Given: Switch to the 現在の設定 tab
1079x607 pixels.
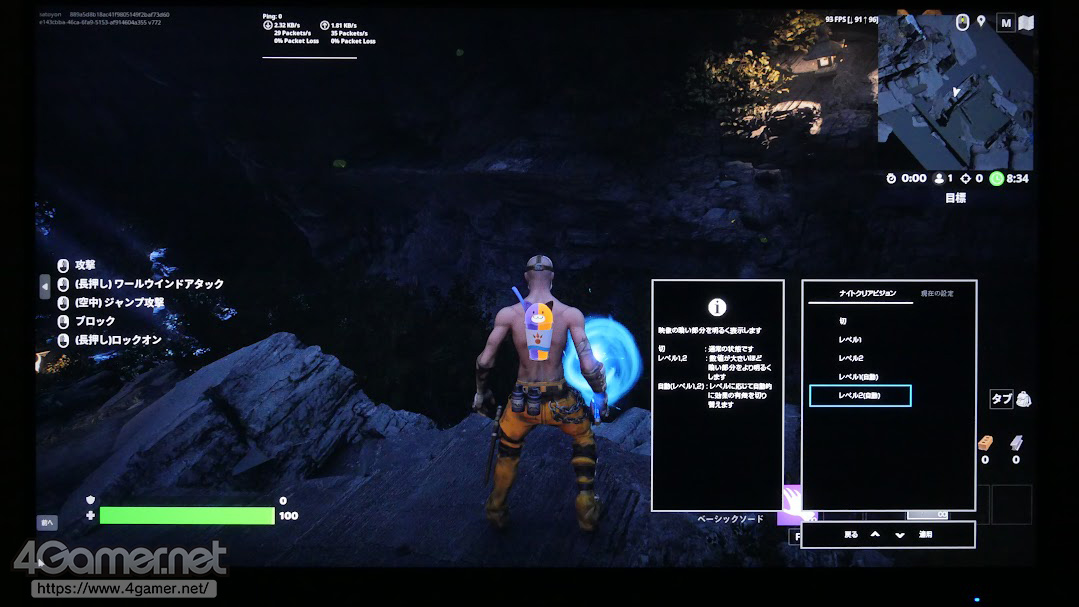Looking at the screenshot, I should [x=937, y=293].
